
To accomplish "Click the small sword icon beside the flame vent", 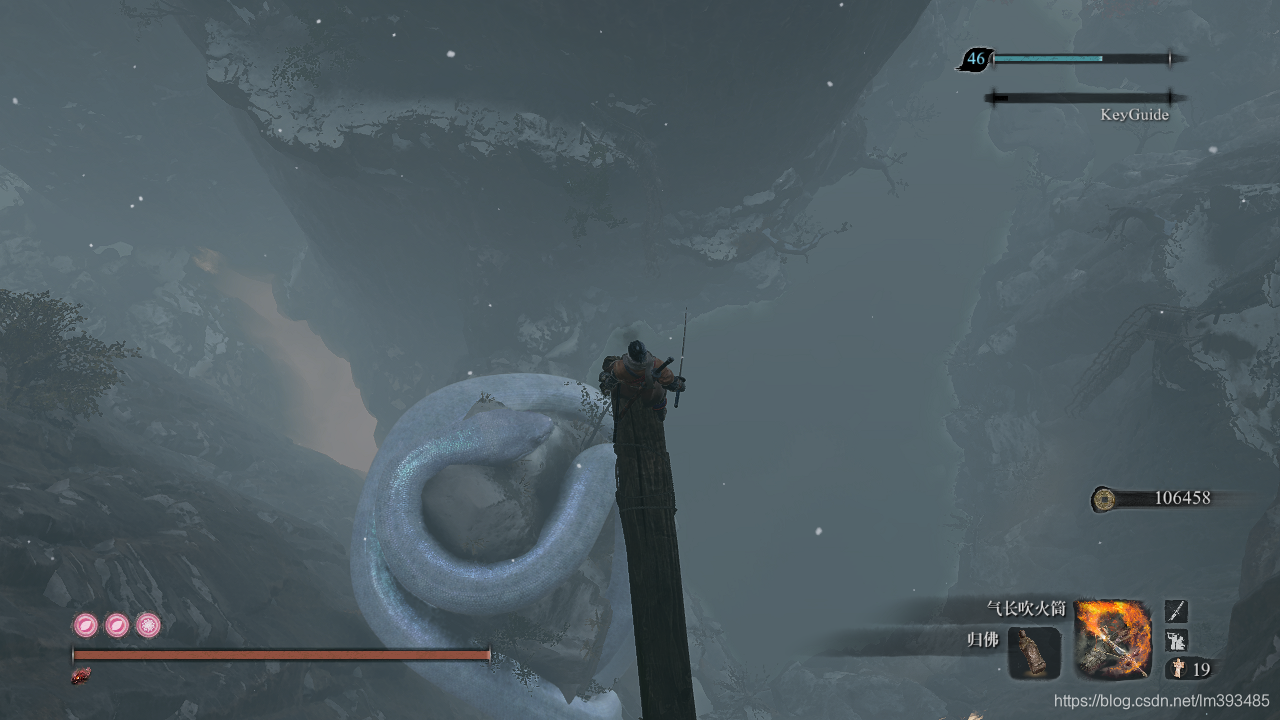I will tap(1177, 611).
